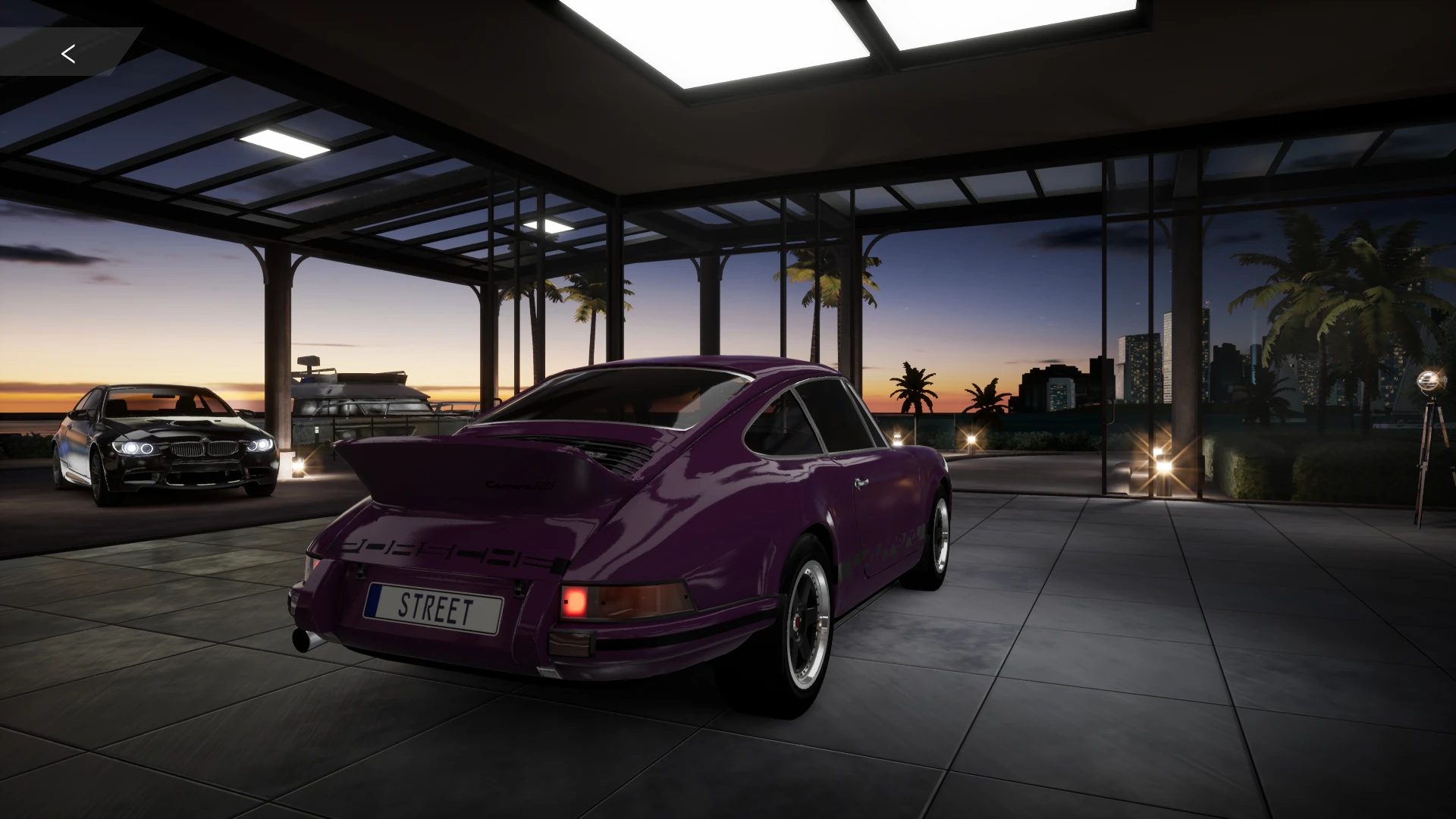Click the exhaust pipe of the Porsche

point(303,639)
